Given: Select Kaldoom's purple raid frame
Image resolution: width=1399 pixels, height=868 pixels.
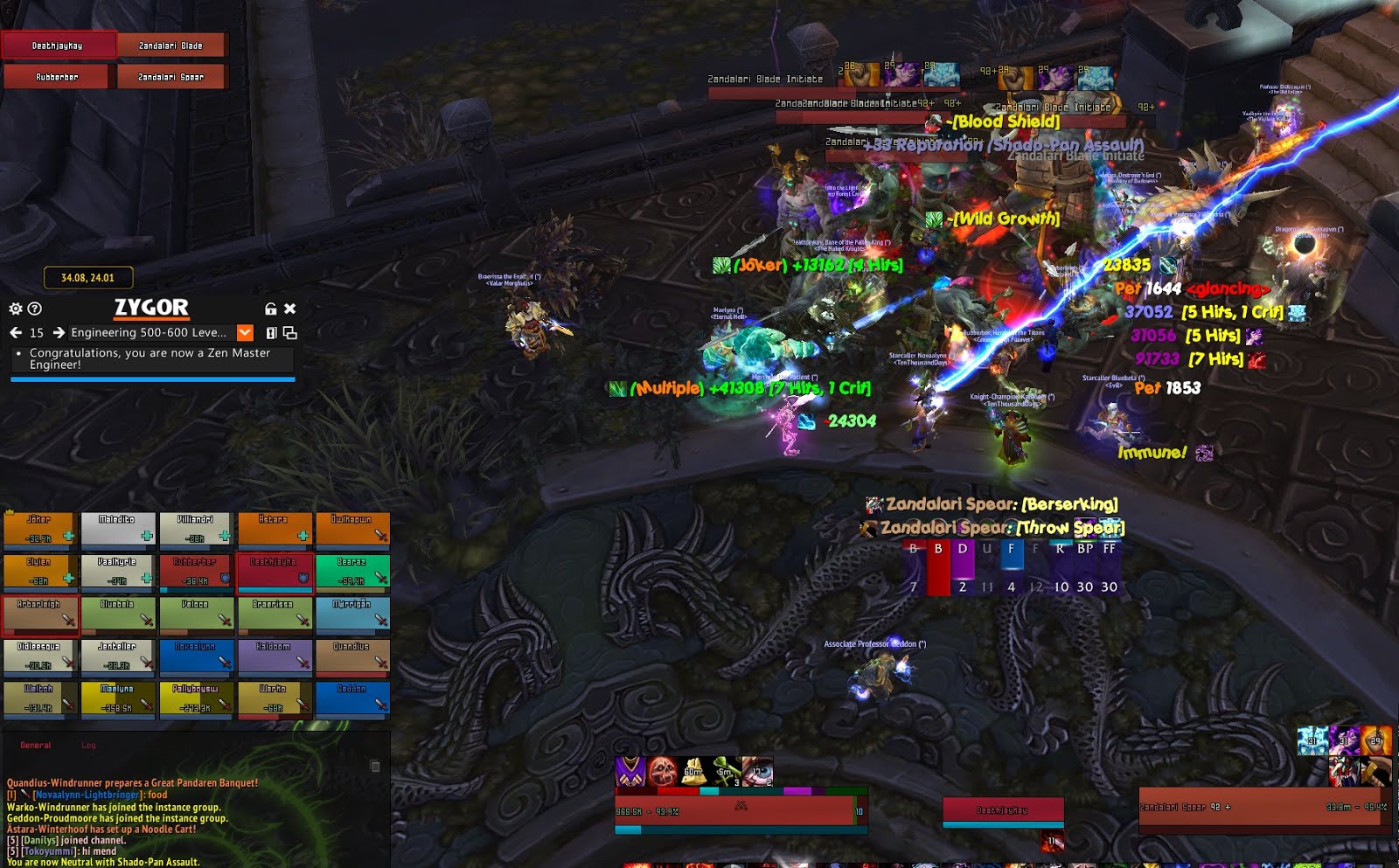Looking at the screenshot, I should click(274, 656).
